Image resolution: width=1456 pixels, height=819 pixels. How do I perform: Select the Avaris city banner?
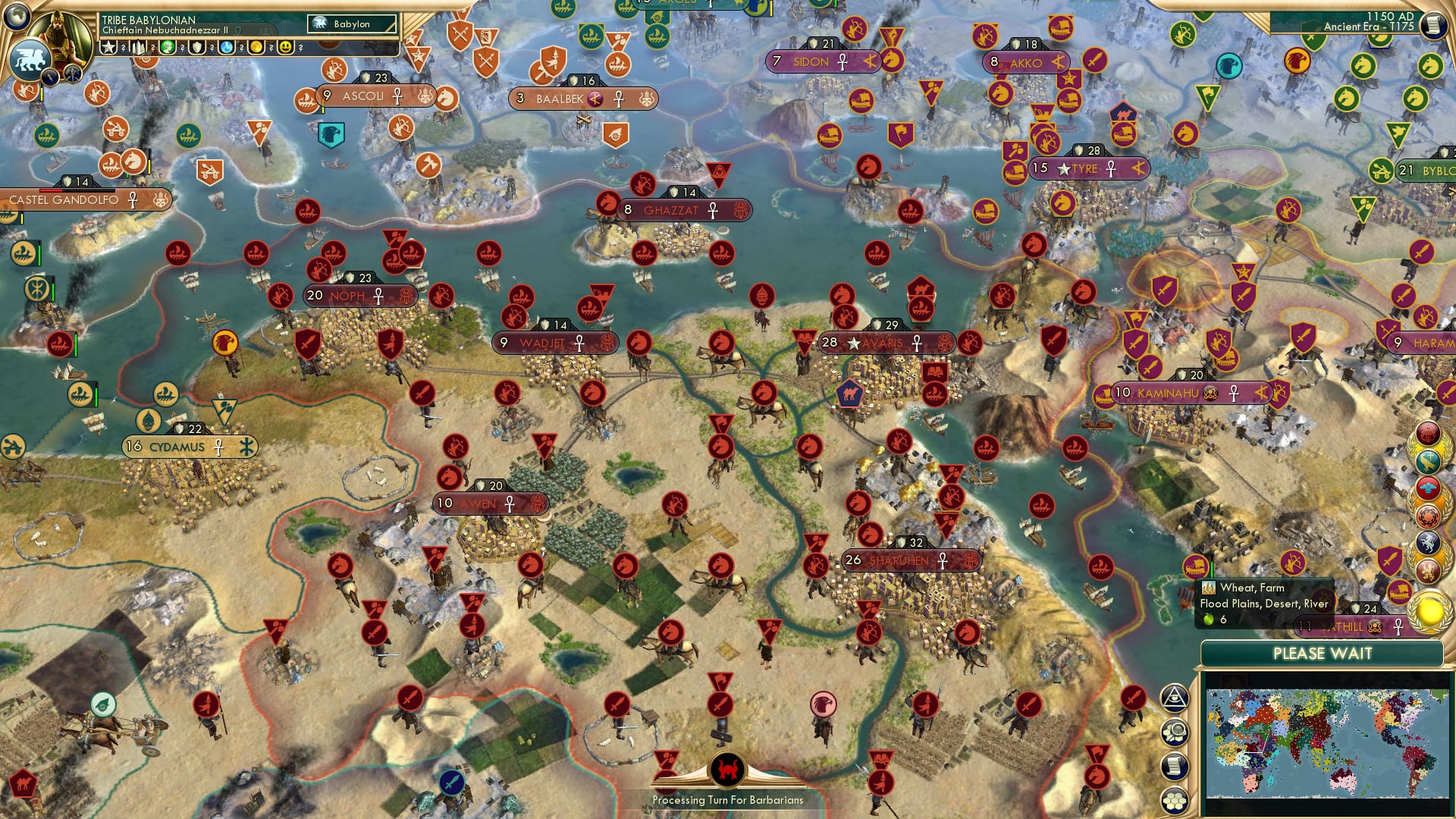883,343
